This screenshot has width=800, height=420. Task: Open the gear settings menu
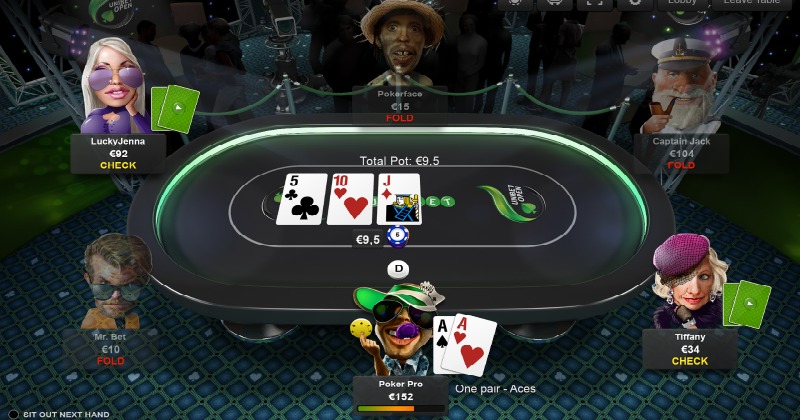[x=634, y=3]
